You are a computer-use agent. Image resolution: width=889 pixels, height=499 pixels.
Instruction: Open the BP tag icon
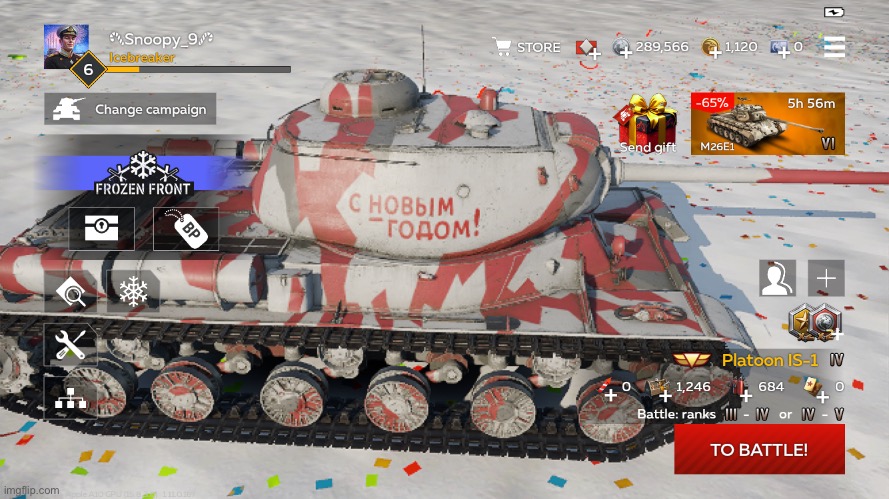click(186, 229)
